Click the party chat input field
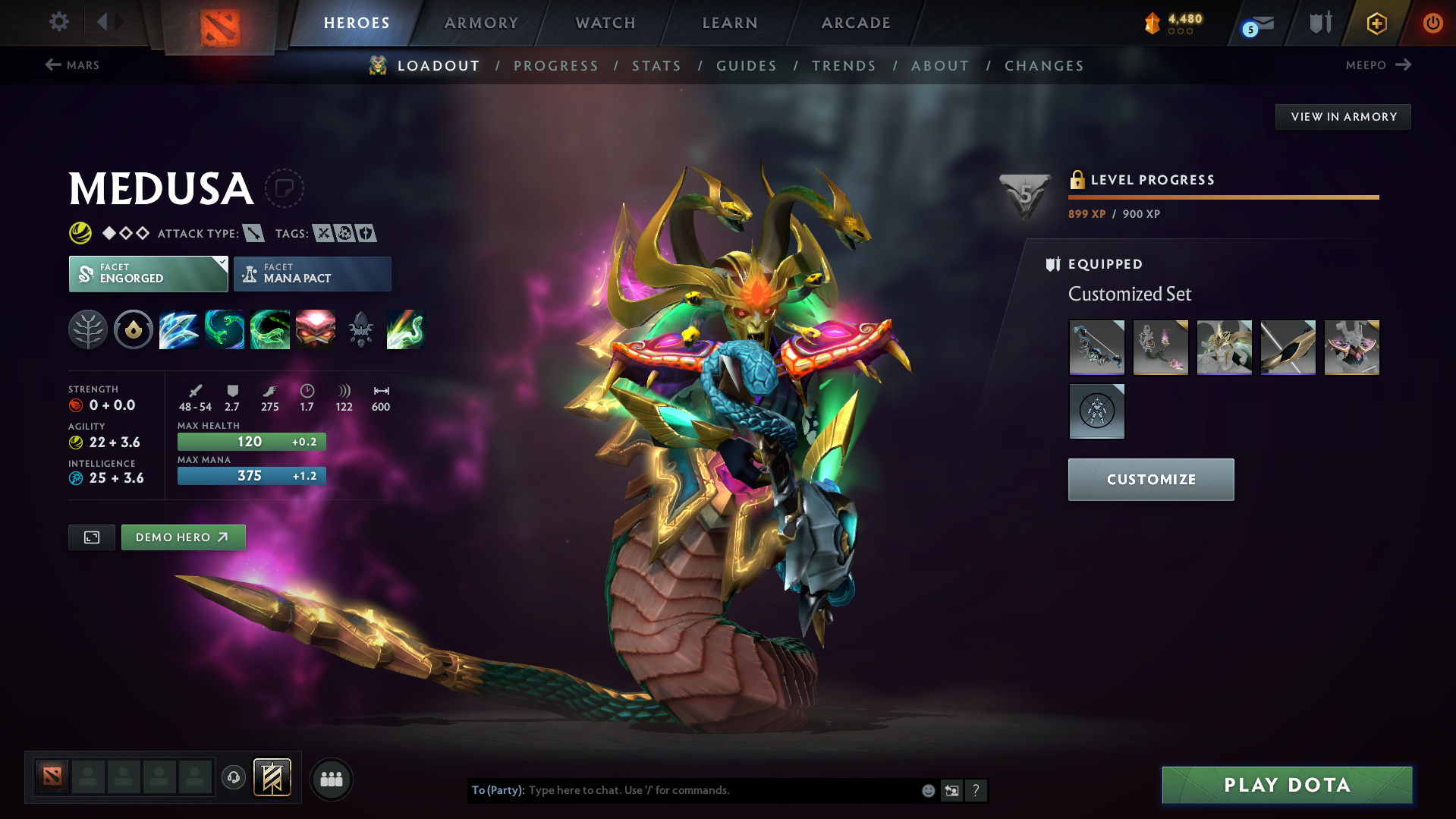 (x=721, y=790)
